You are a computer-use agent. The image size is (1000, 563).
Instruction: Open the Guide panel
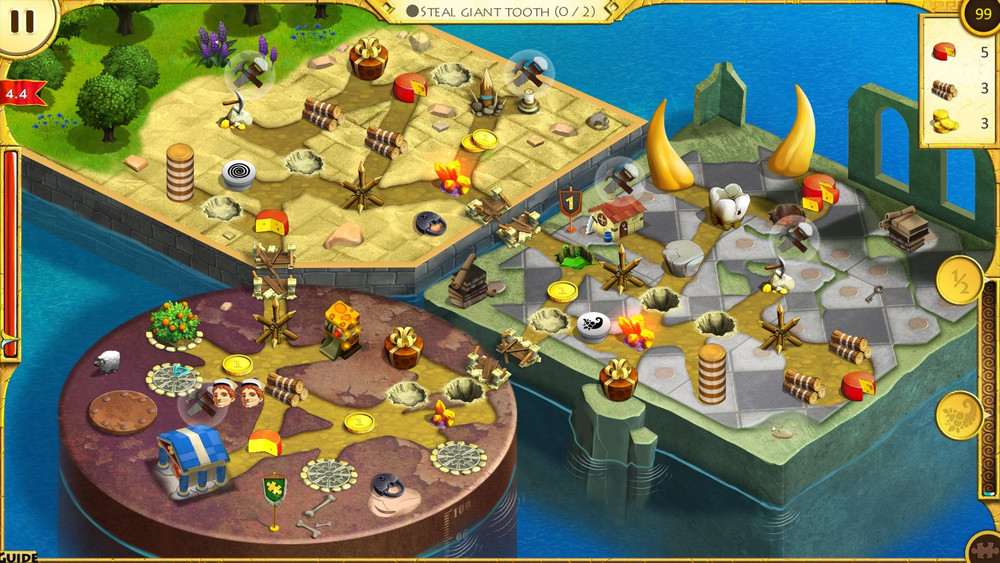click(19, 556)
